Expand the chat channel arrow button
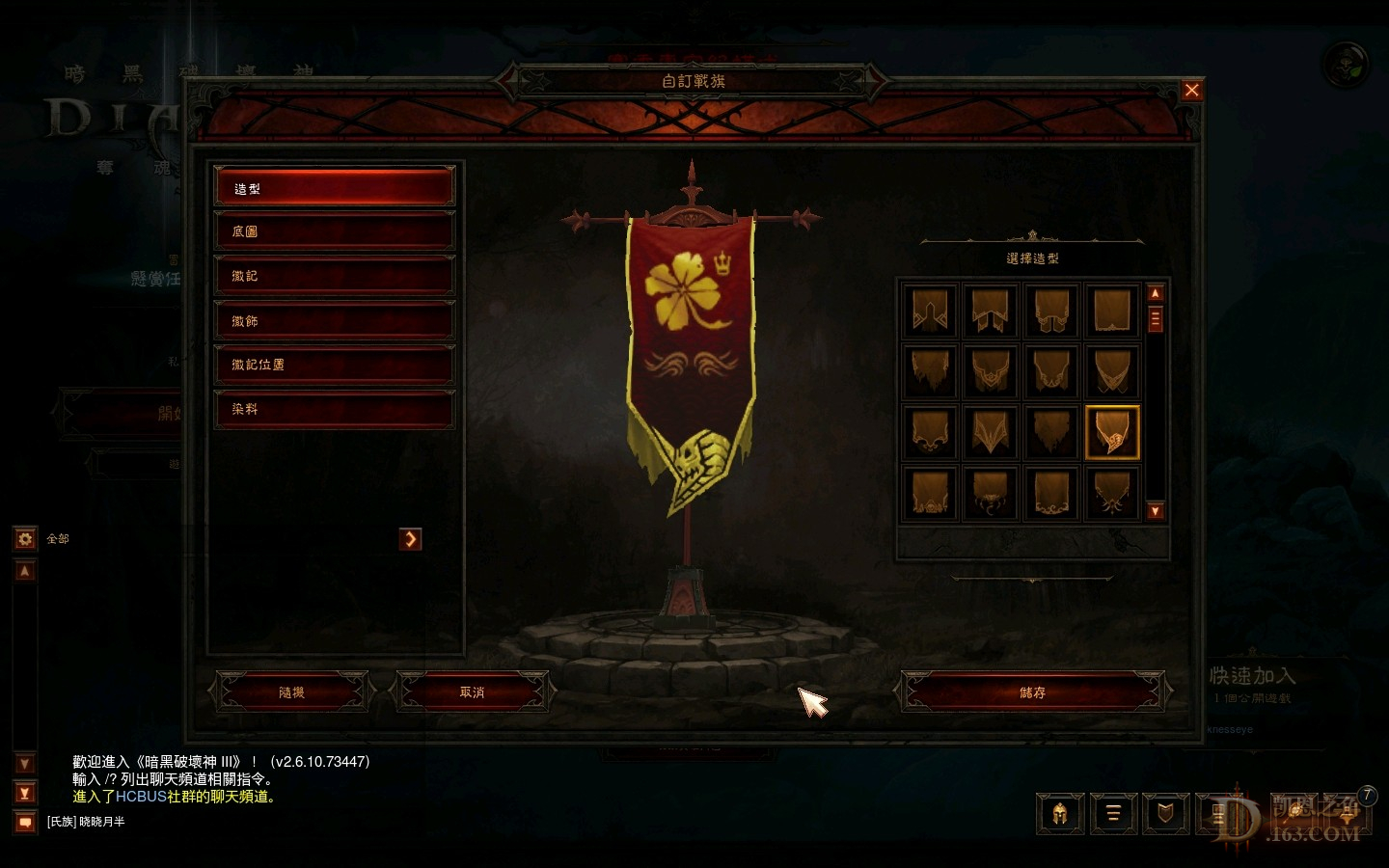The image size is (1389, 868). [411, 539]
